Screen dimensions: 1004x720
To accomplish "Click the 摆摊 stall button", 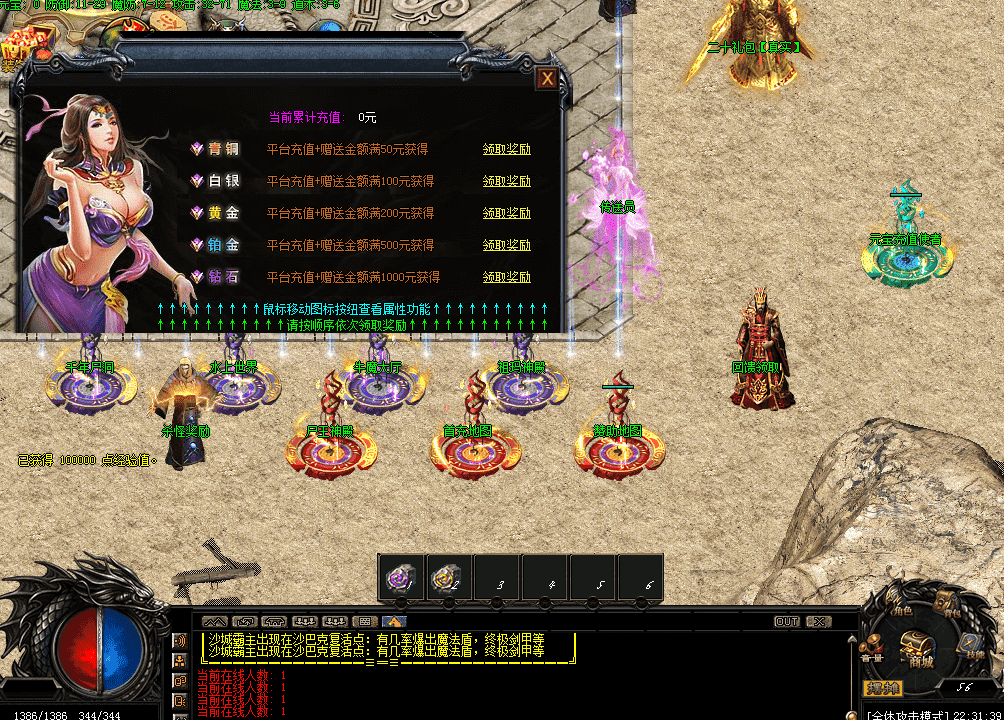I will tap(883, 688).
